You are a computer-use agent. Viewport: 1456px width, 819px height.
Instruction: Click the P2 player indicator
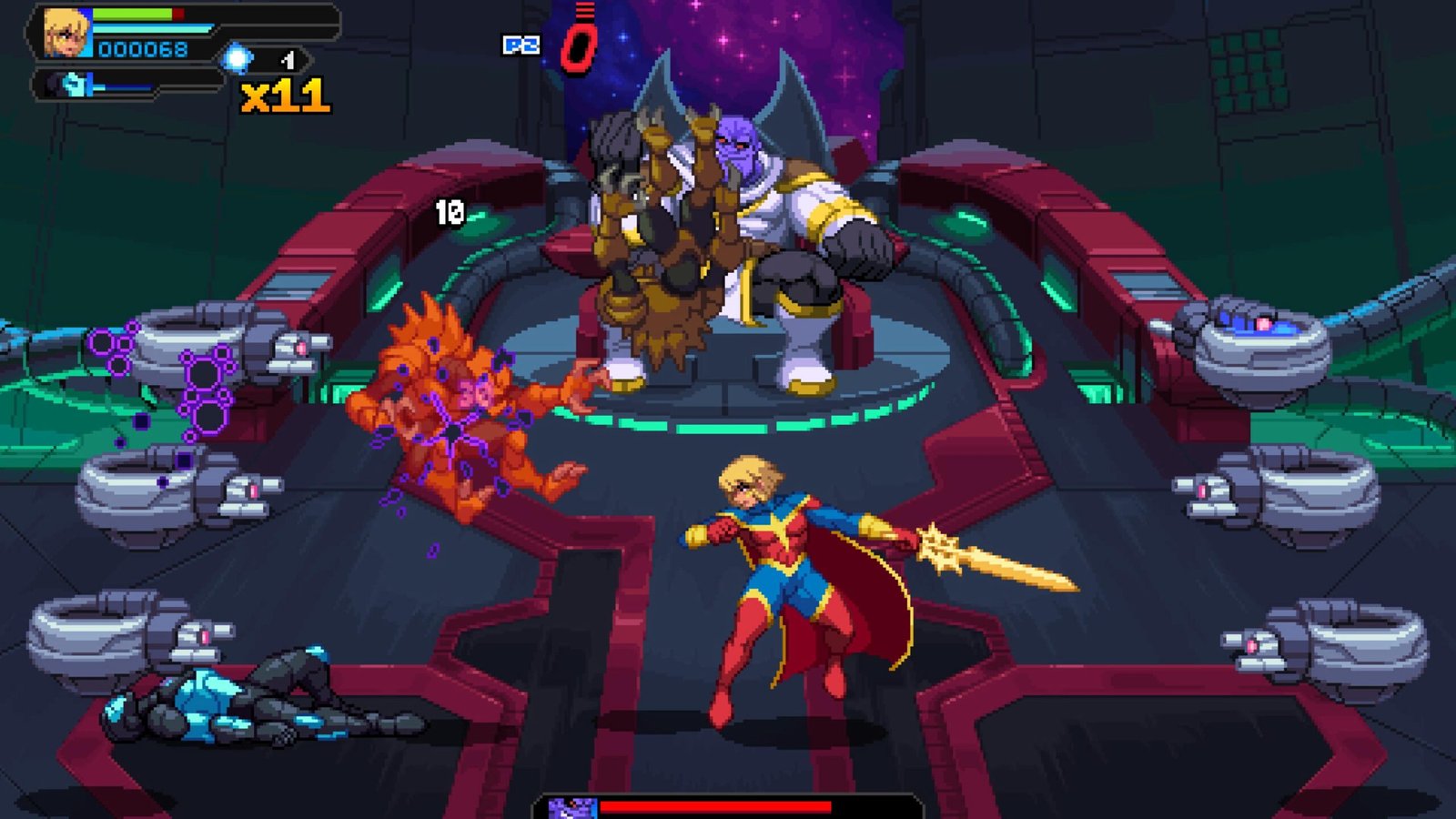tap(521, 45)
